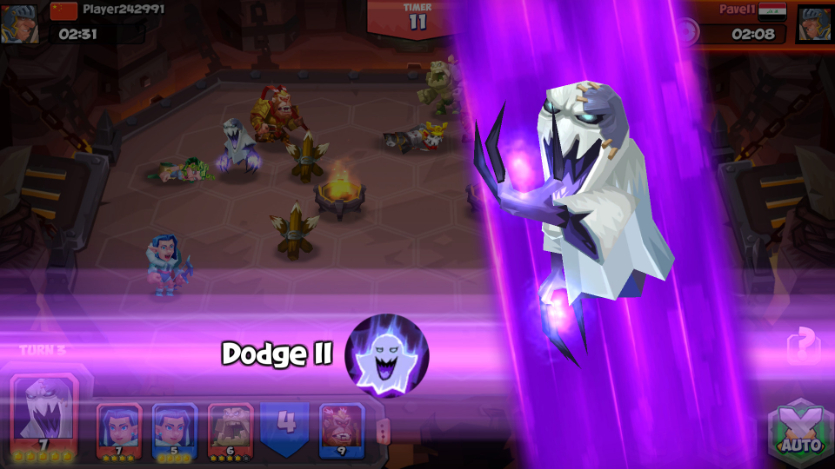835x469 pixels.
Task: Tap the Dodge II ghost ability icon
Action: click(x=386, y=355)
